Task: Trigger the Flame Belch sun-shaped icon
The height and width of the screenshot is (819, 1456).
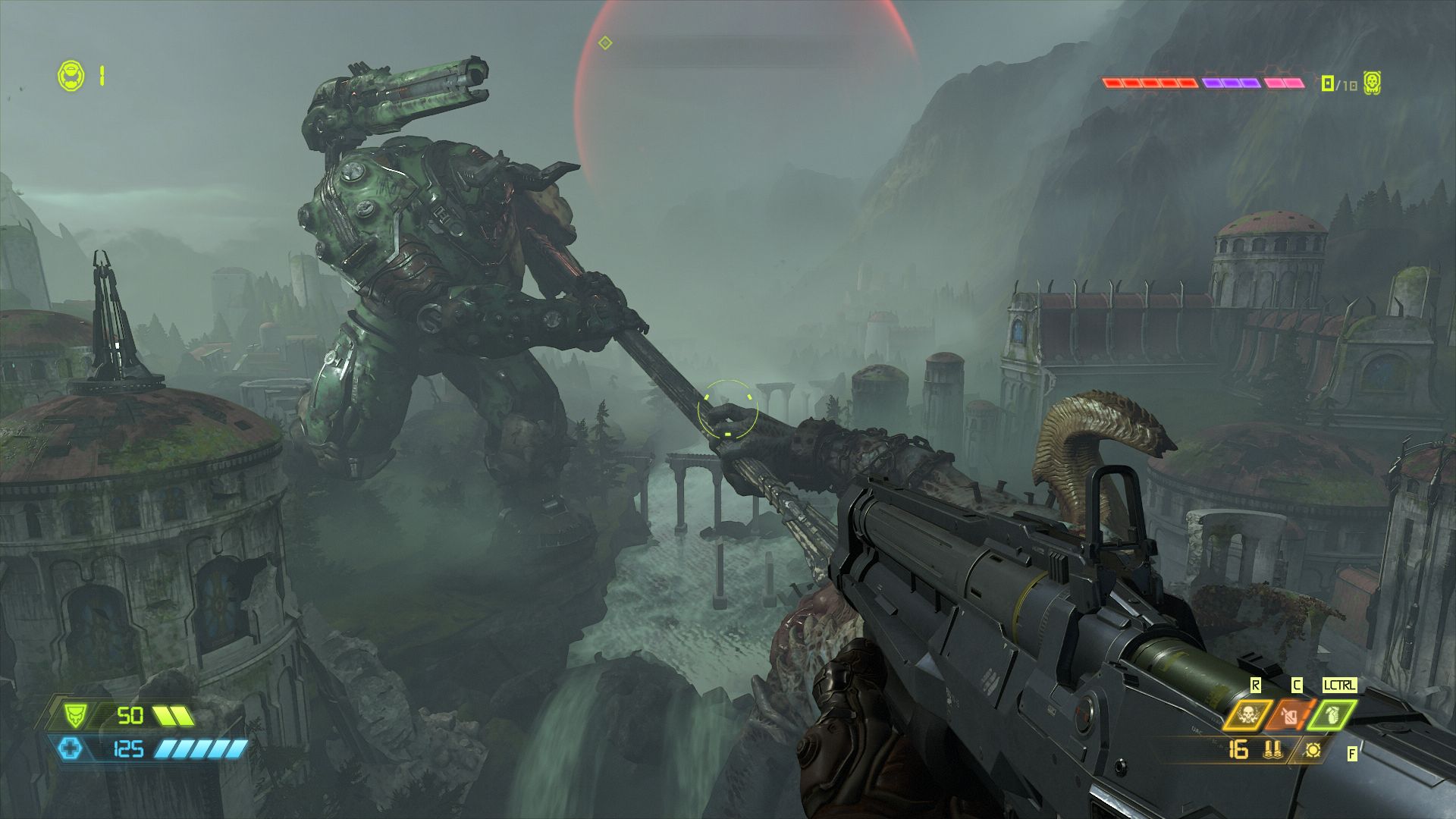Action: pos(1313,750)
